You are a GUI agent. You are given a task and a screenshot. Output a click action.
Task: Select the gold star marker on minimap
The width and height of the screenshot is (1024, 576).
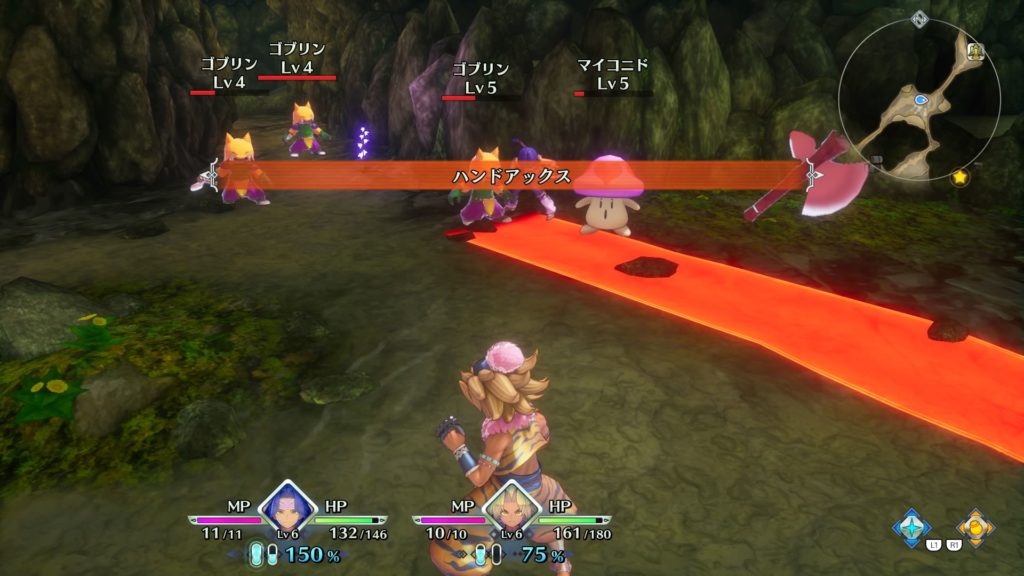click(961, 177)
